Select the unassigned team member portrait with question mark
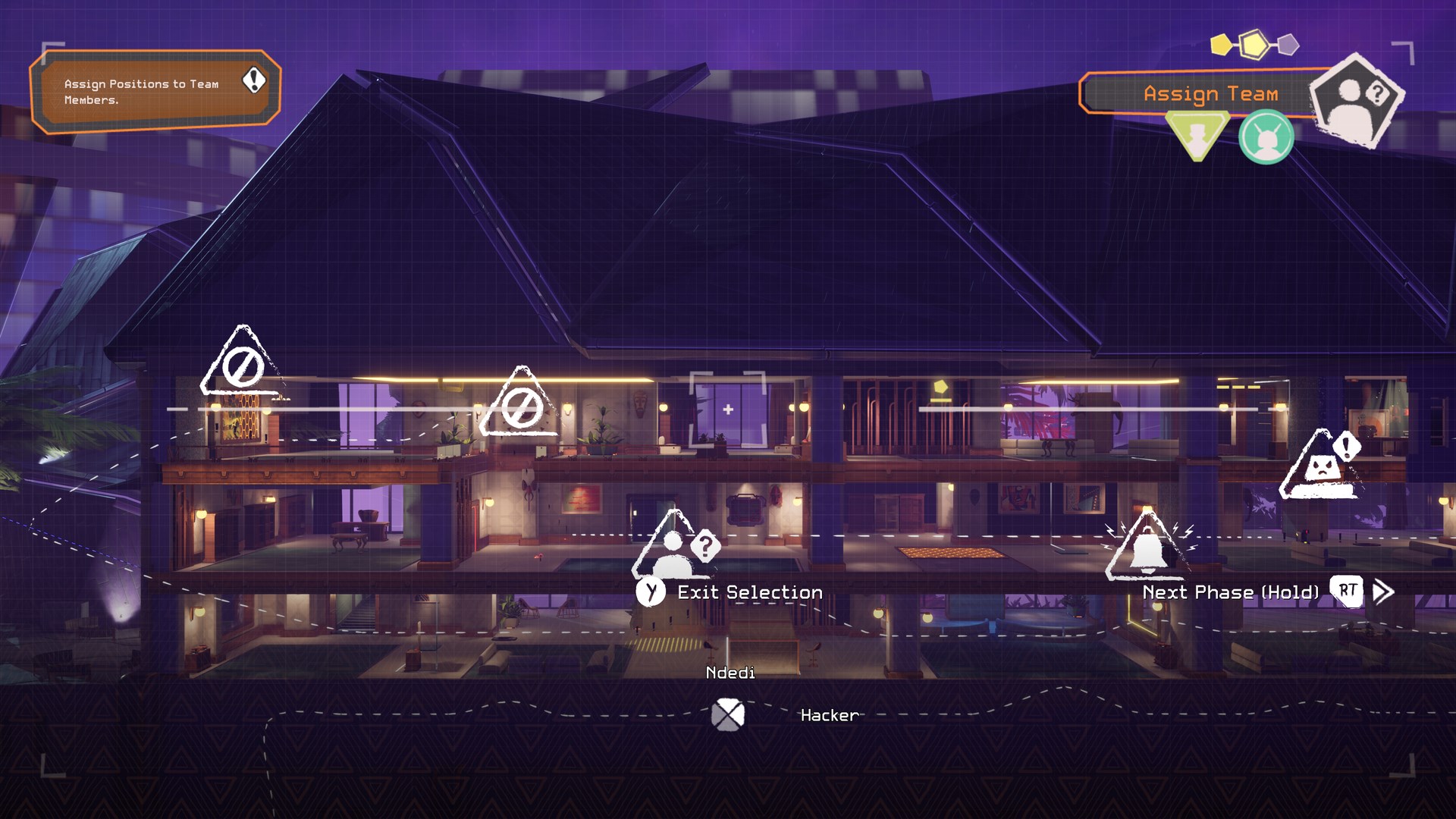Viewport: 1456px width, 819px height. point(1357,99)
